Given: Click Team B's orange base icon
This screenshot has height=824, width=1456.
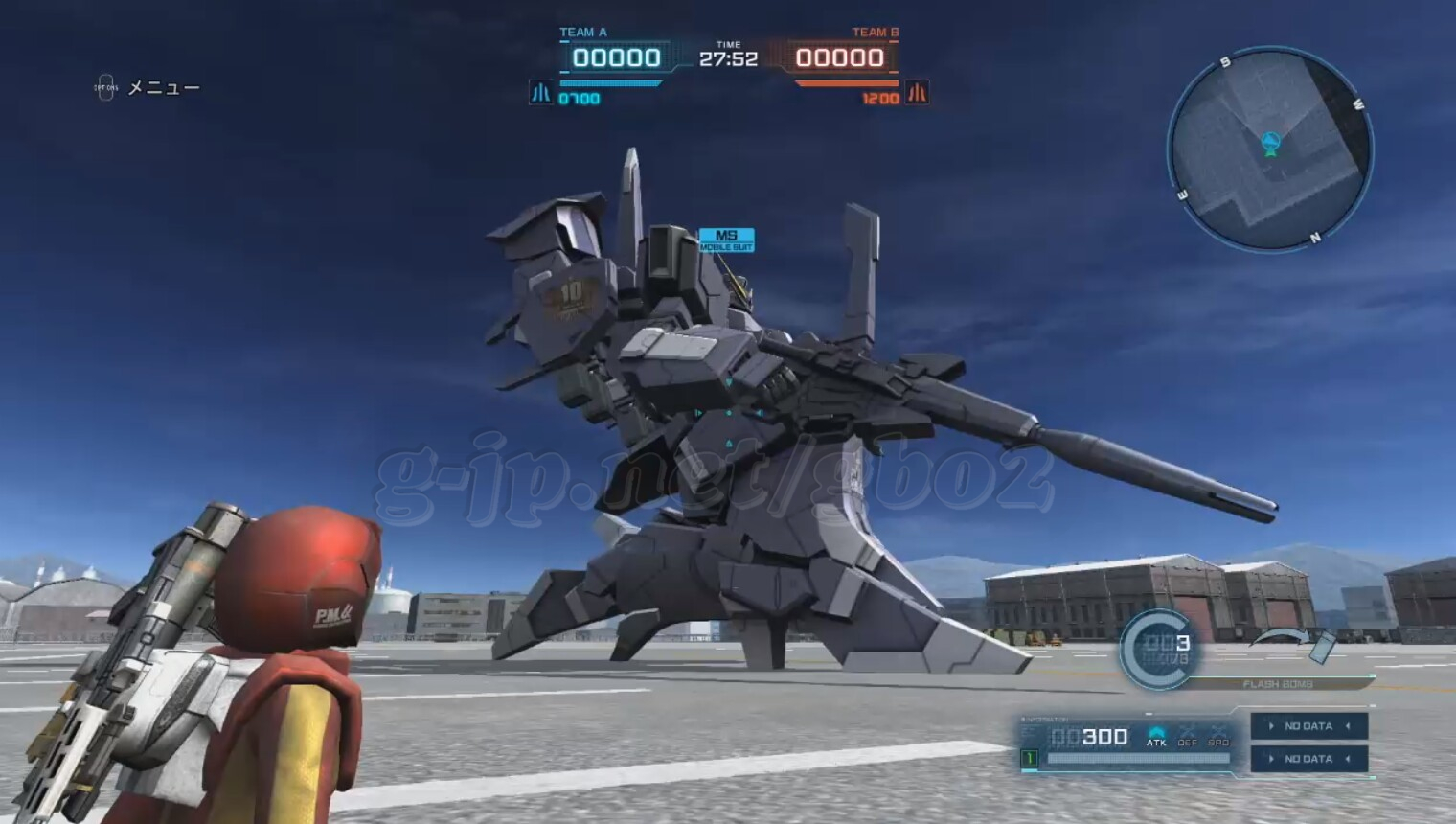Looking at the screenshot, I should coord(917,93).
